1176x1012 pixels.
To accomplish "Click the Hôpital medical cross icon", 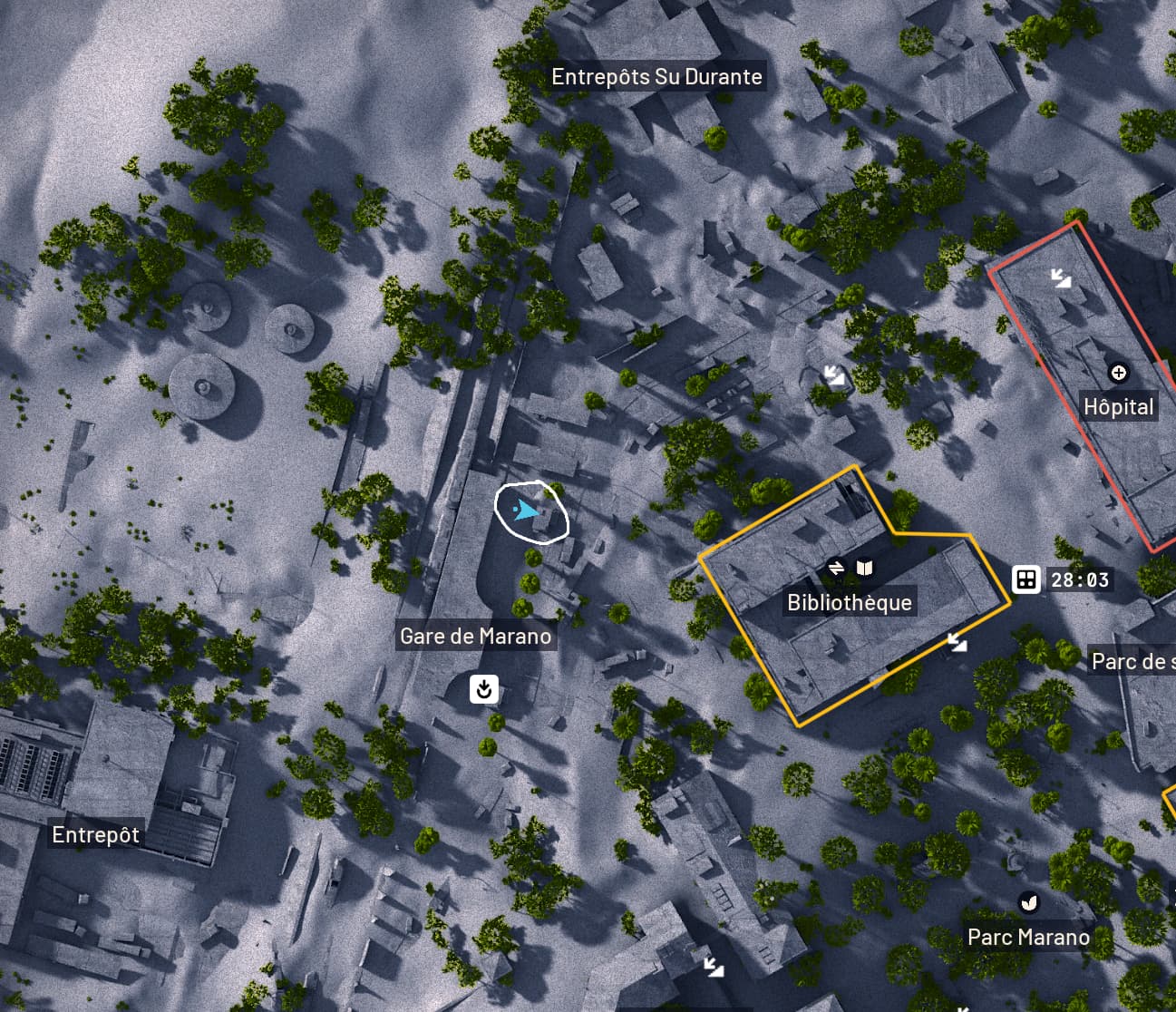I will 1119,373.
